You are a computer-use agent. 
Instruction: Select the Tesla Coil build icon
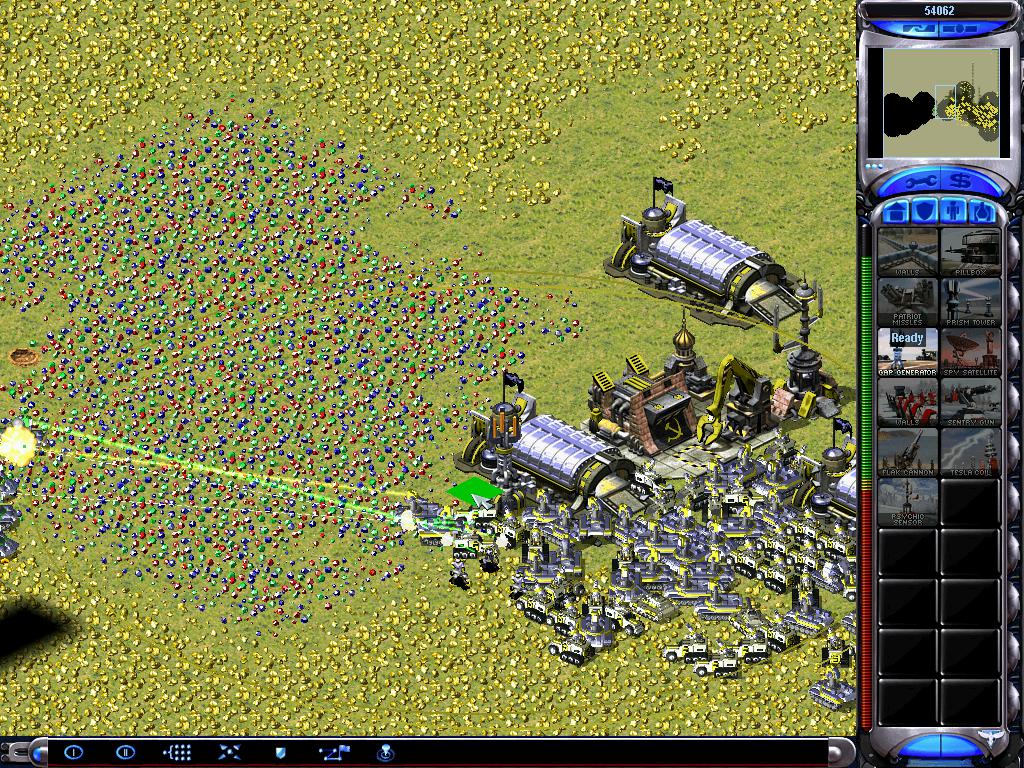(x=970, y=452)
